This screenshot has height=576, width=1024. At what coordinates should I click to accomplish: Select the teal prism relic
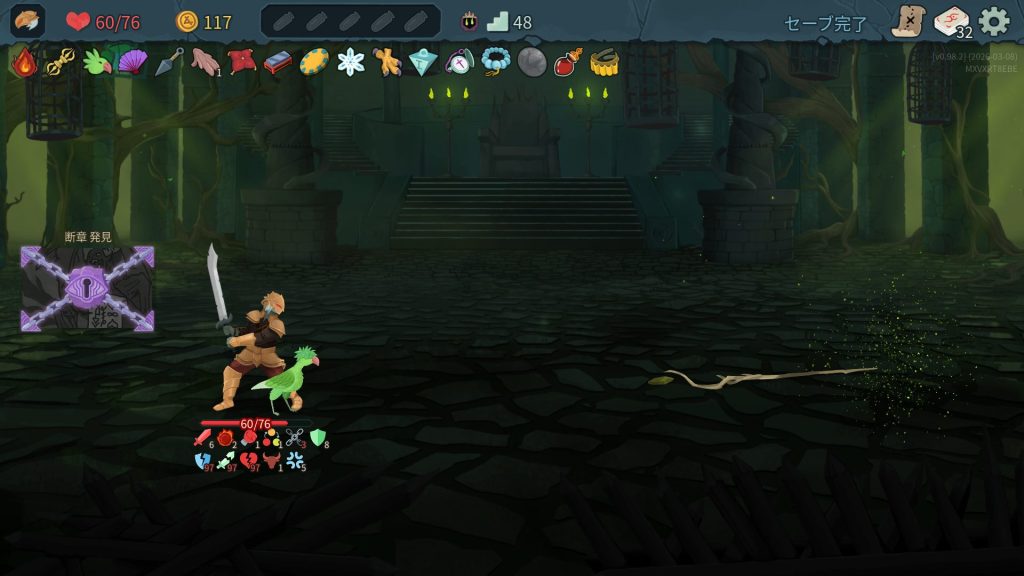(423, 62)
